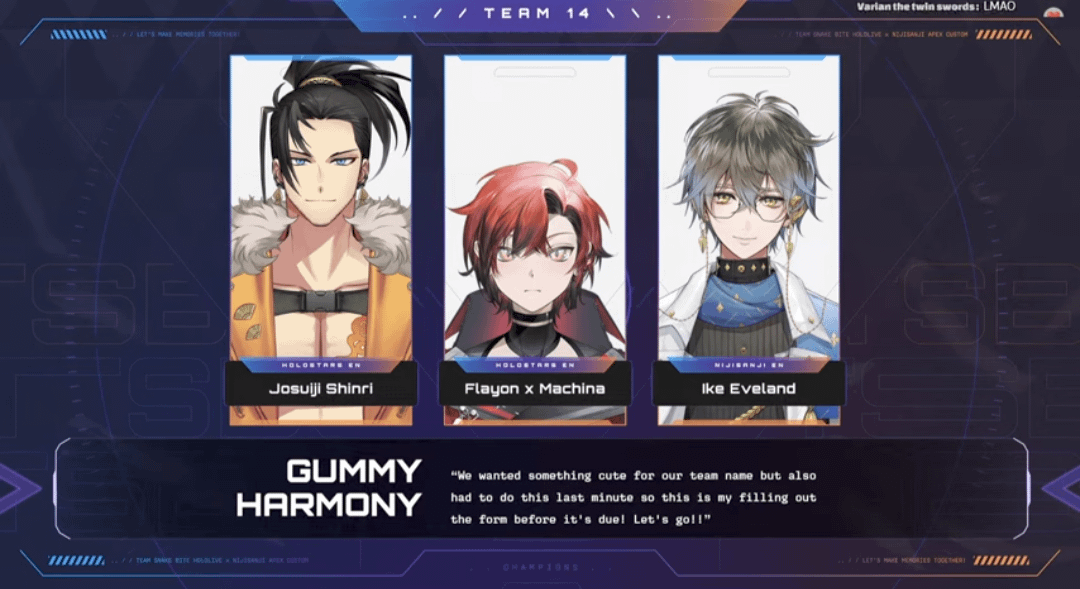Pick the Ike Eveland member card

point(749,240)
